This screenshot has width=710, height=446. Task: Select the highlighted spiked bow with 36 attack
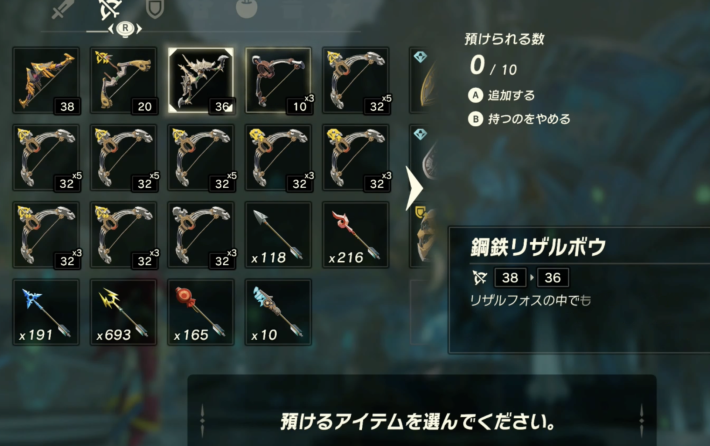[201, 80]
